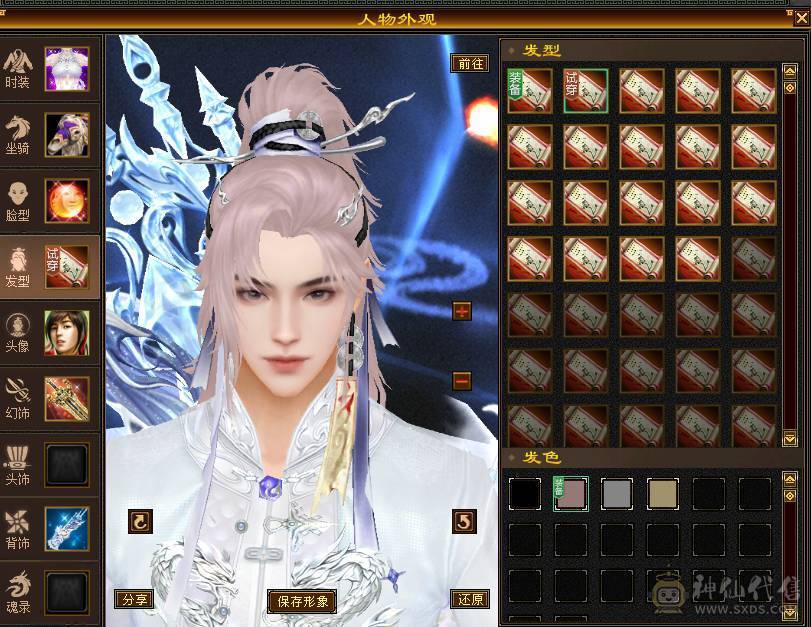Open the 时装 costume category
Image resolution: width=811 pixels, height=627 pixels.
(50, 69)
